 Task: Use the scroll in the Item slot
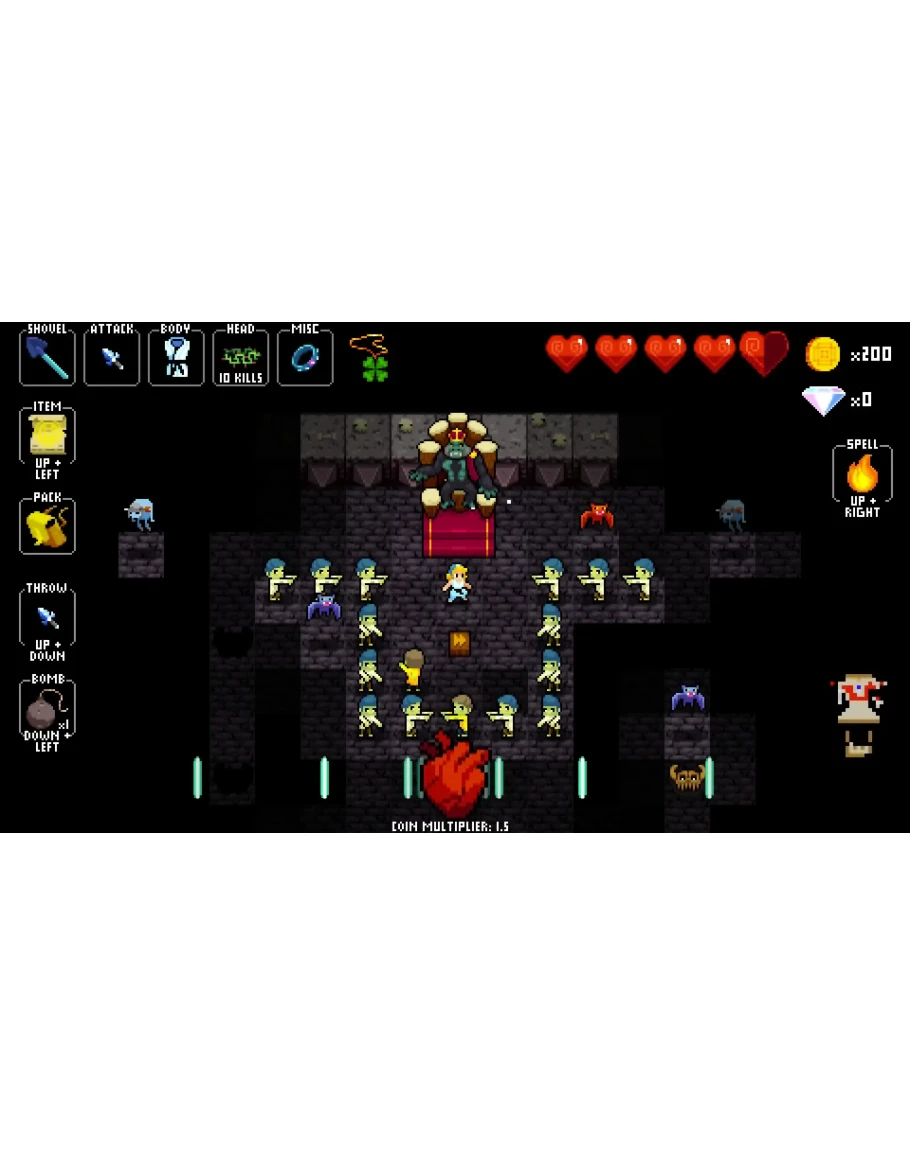click(47, 436)
